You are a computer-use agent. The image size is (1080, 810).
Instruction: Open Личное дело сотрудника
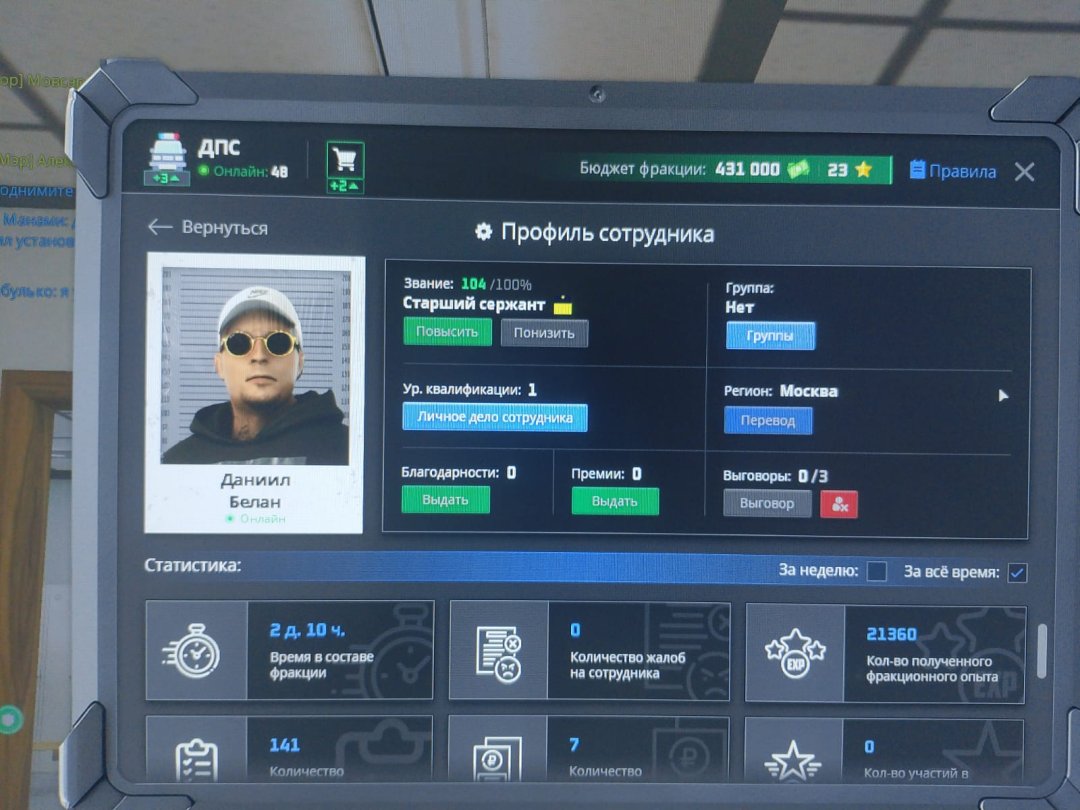494,417
